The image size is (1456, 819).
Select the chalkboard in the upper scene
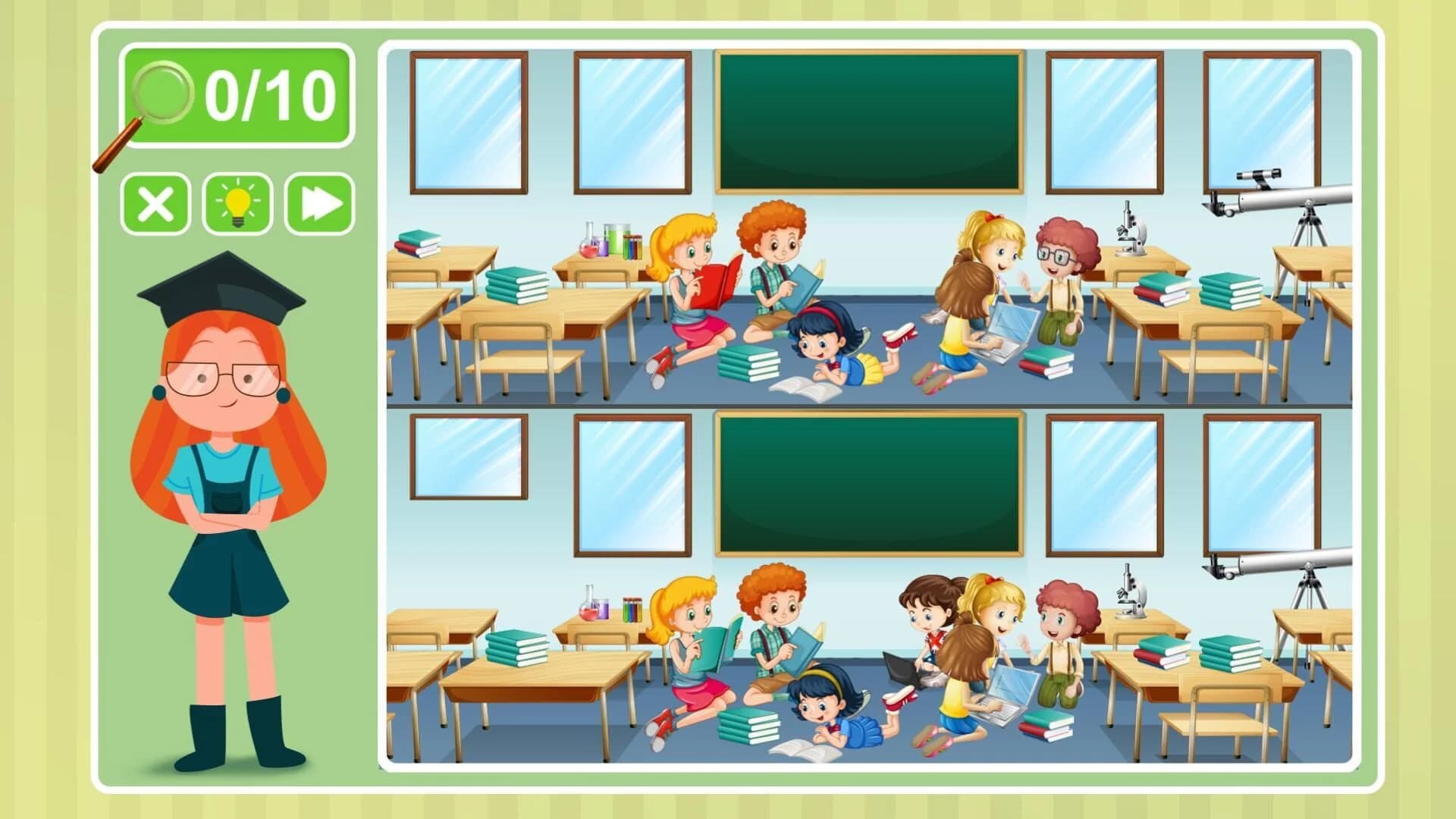point(868,121)
